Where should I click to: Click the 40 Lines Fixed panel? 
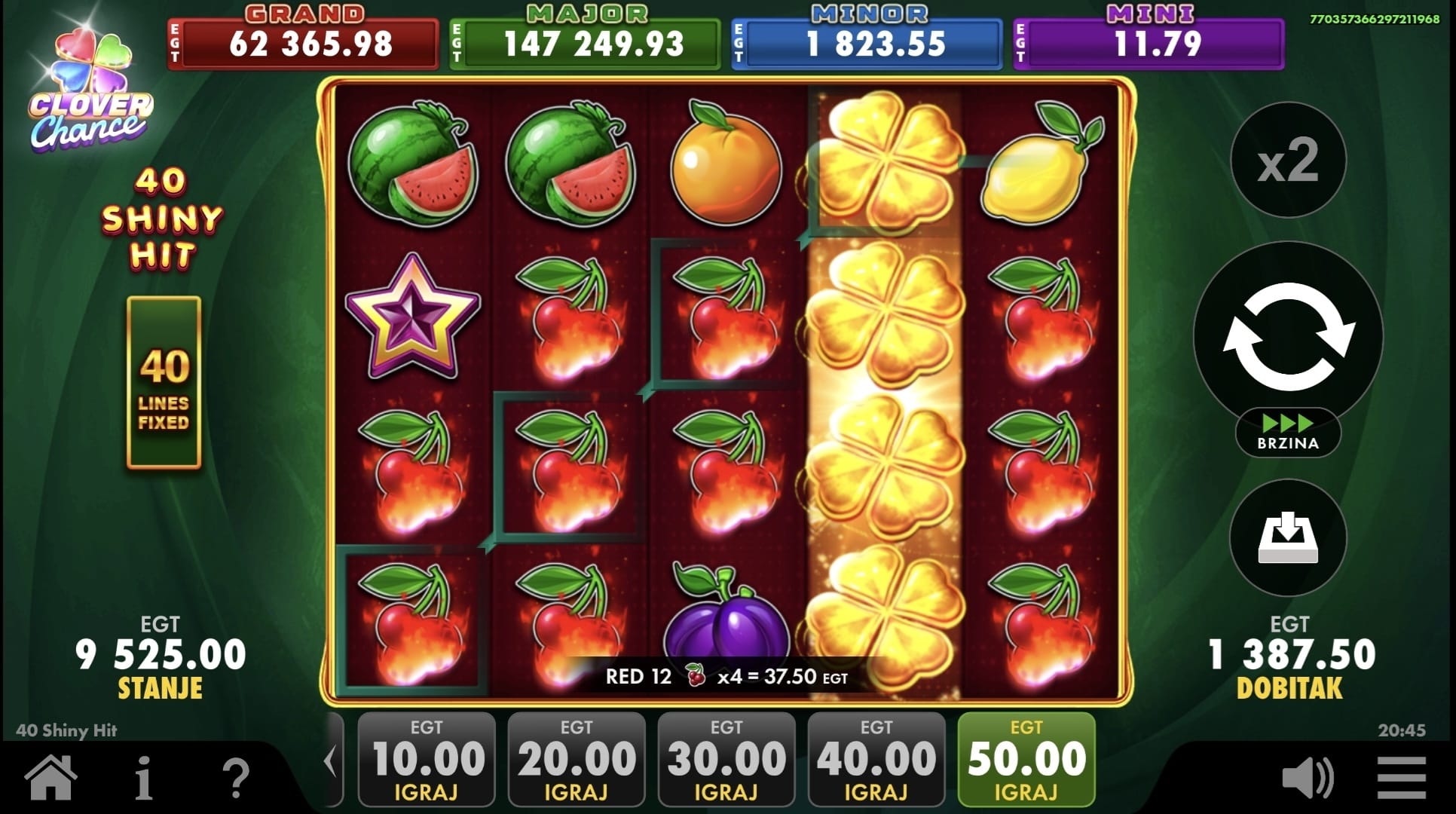tap(164, 383)
